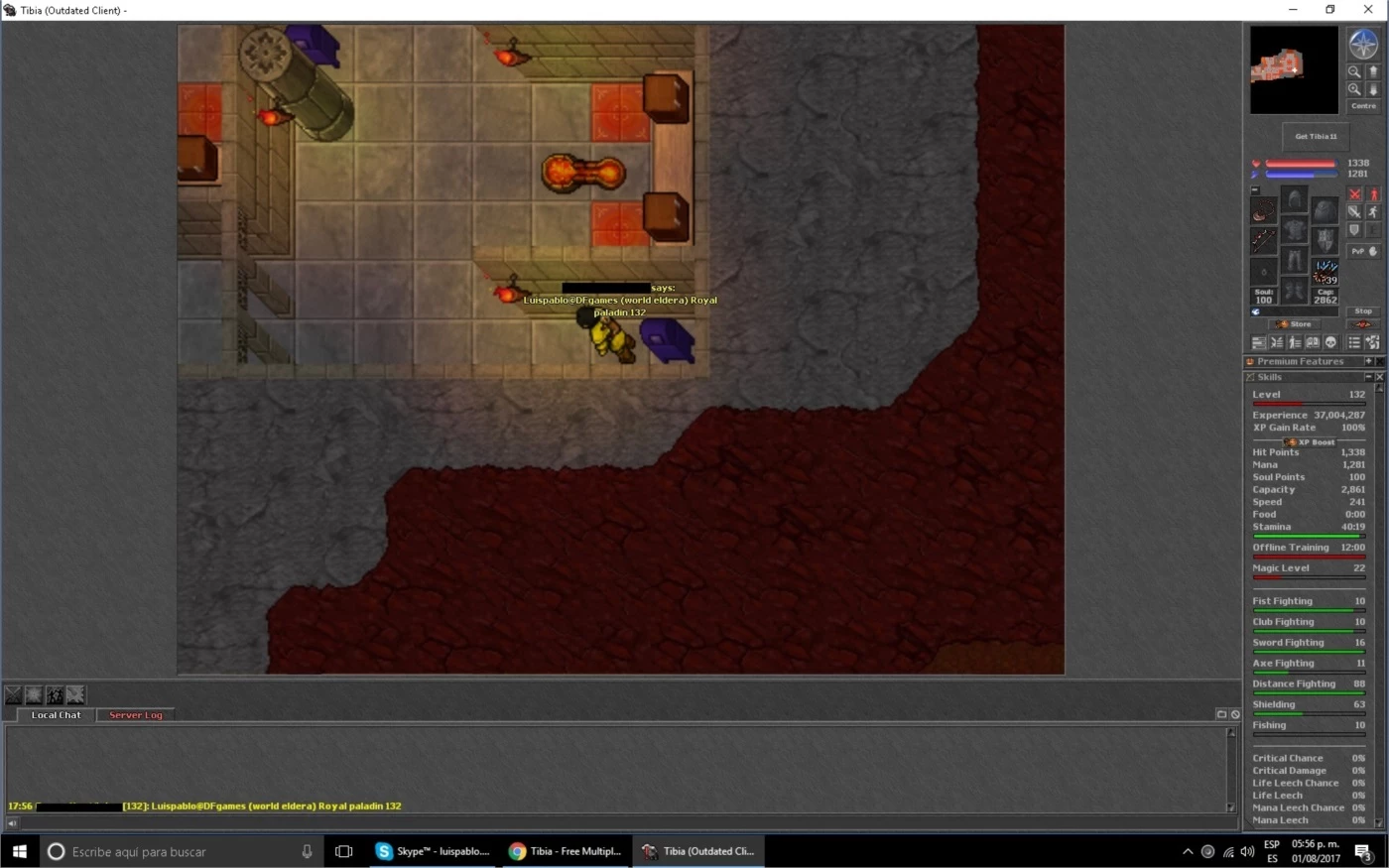This screenshot has height=868, width=1389.
Task: Open the spellbook icon in the sidebar
Action: 1313,342
